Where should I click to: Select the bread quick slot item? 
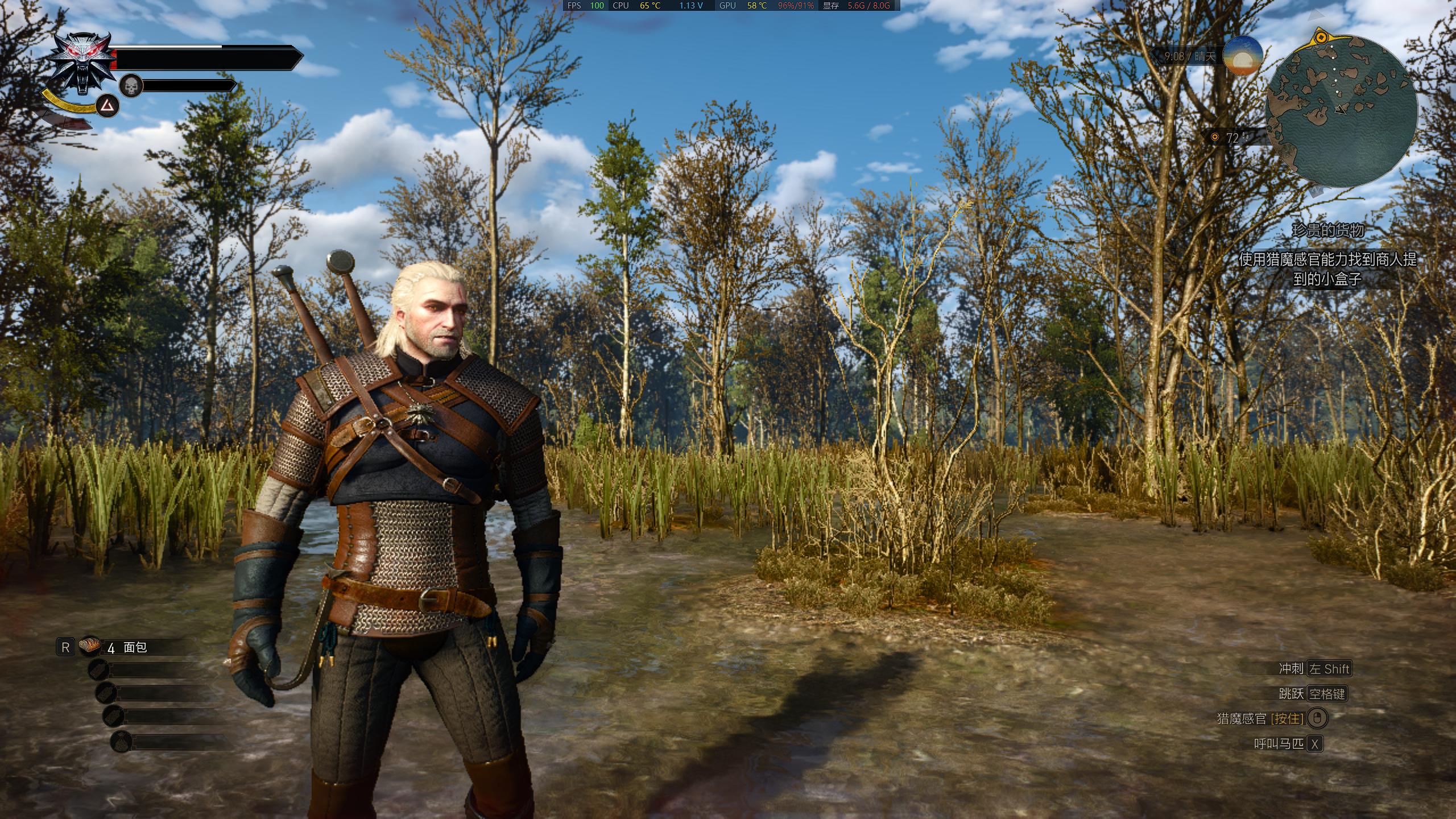pos(90,646)
